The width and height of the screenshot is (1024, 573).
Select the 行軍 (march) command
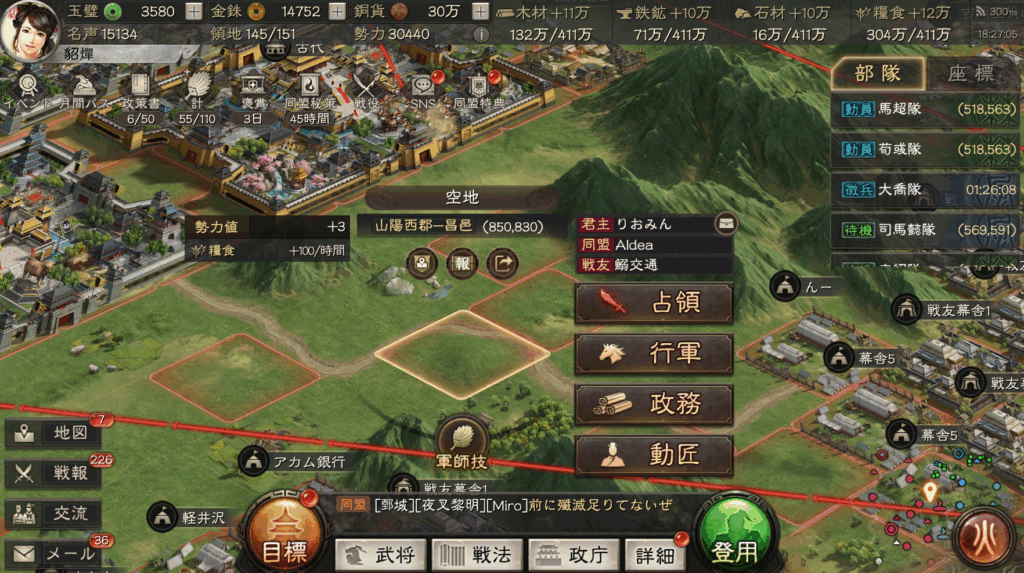pos(654,354)
